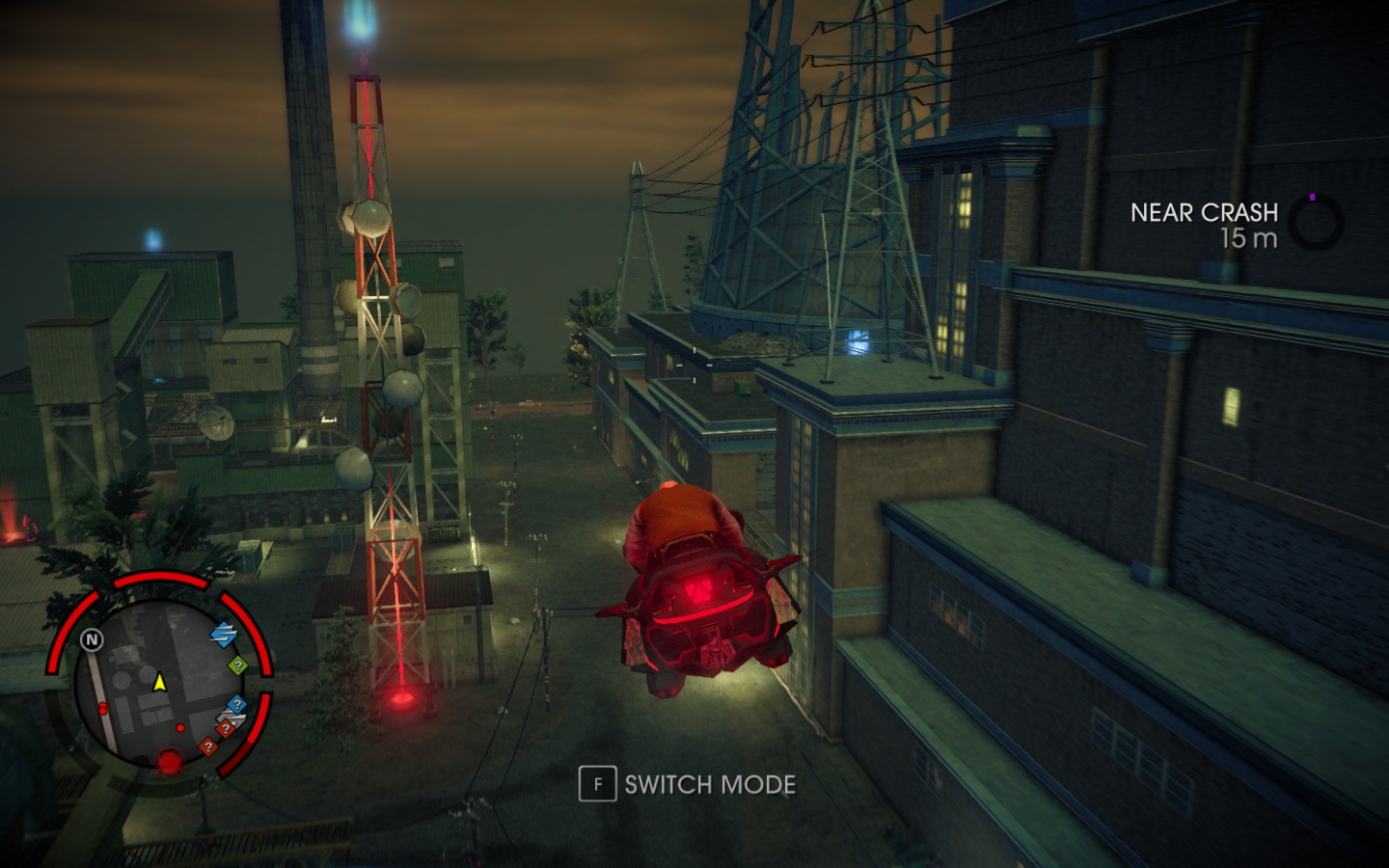Click the yellow player arrow on minimap
Screen dimensions: 1389x868
tap(160, 683)
